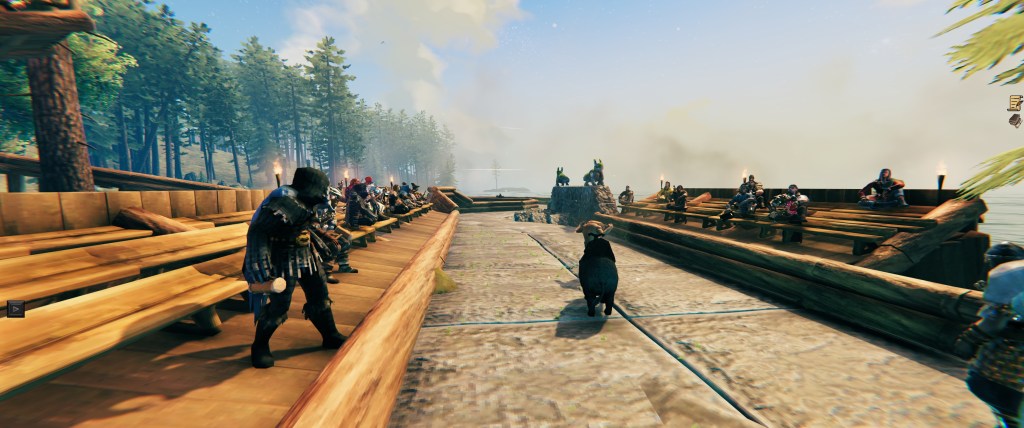Screen dimensions: 1024x428
Task: Click the small play arrow button
Action: coord(15,308)
